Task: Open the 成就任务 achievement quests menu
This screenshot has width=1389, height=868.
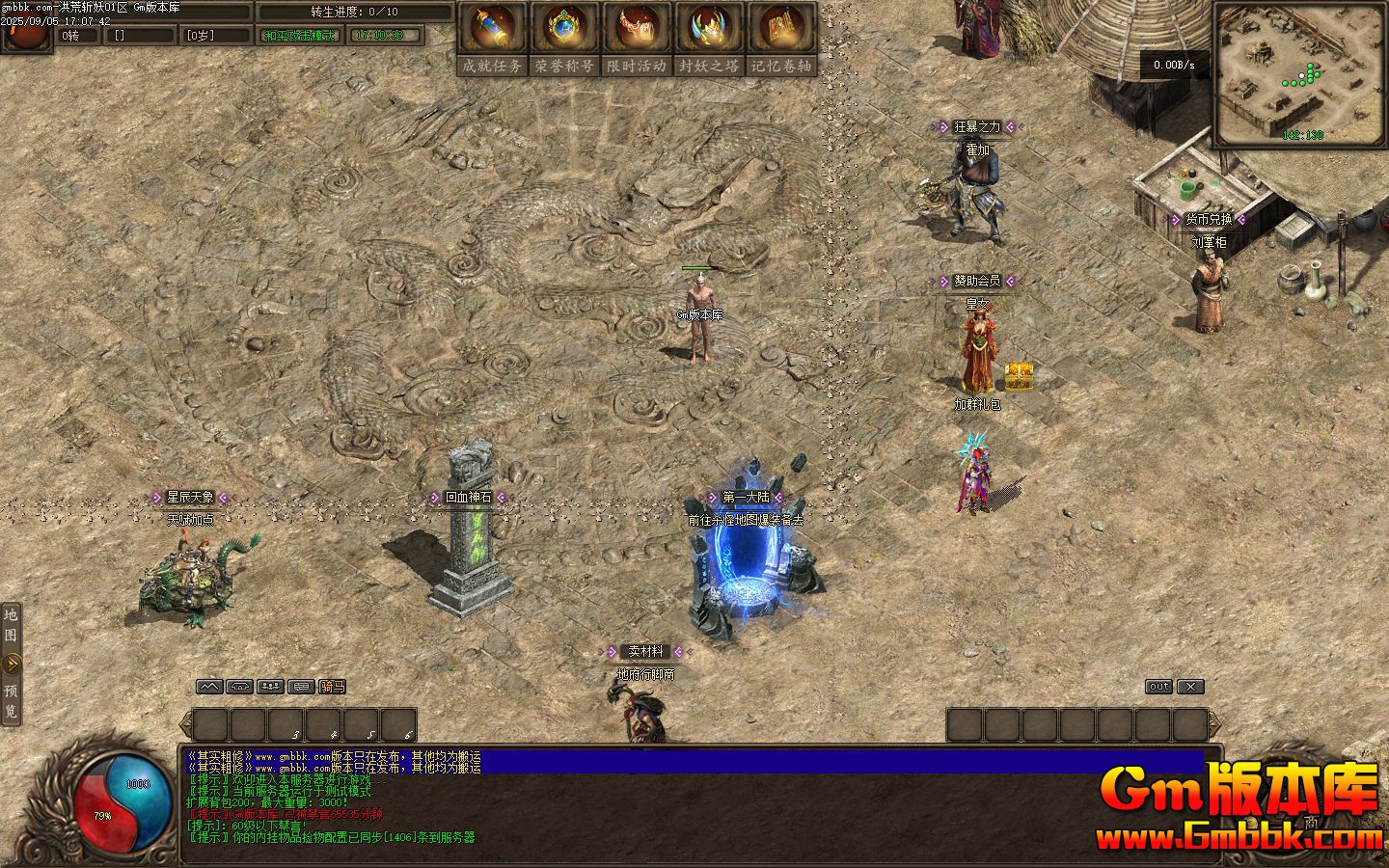Action: pos(492,39)
